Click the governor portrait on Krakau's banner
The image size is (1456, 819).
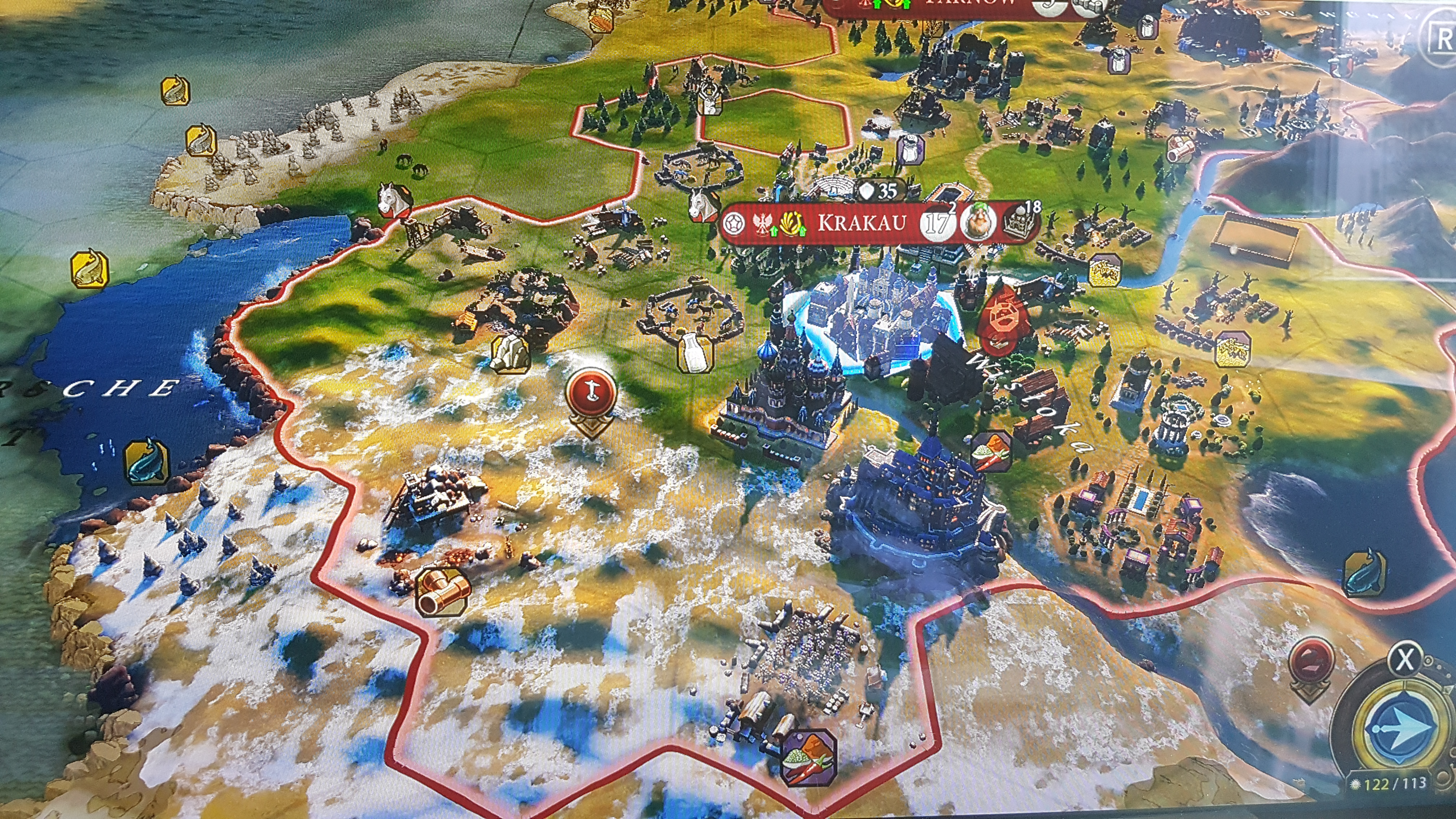pyautogui.click(x=978, y=222)
